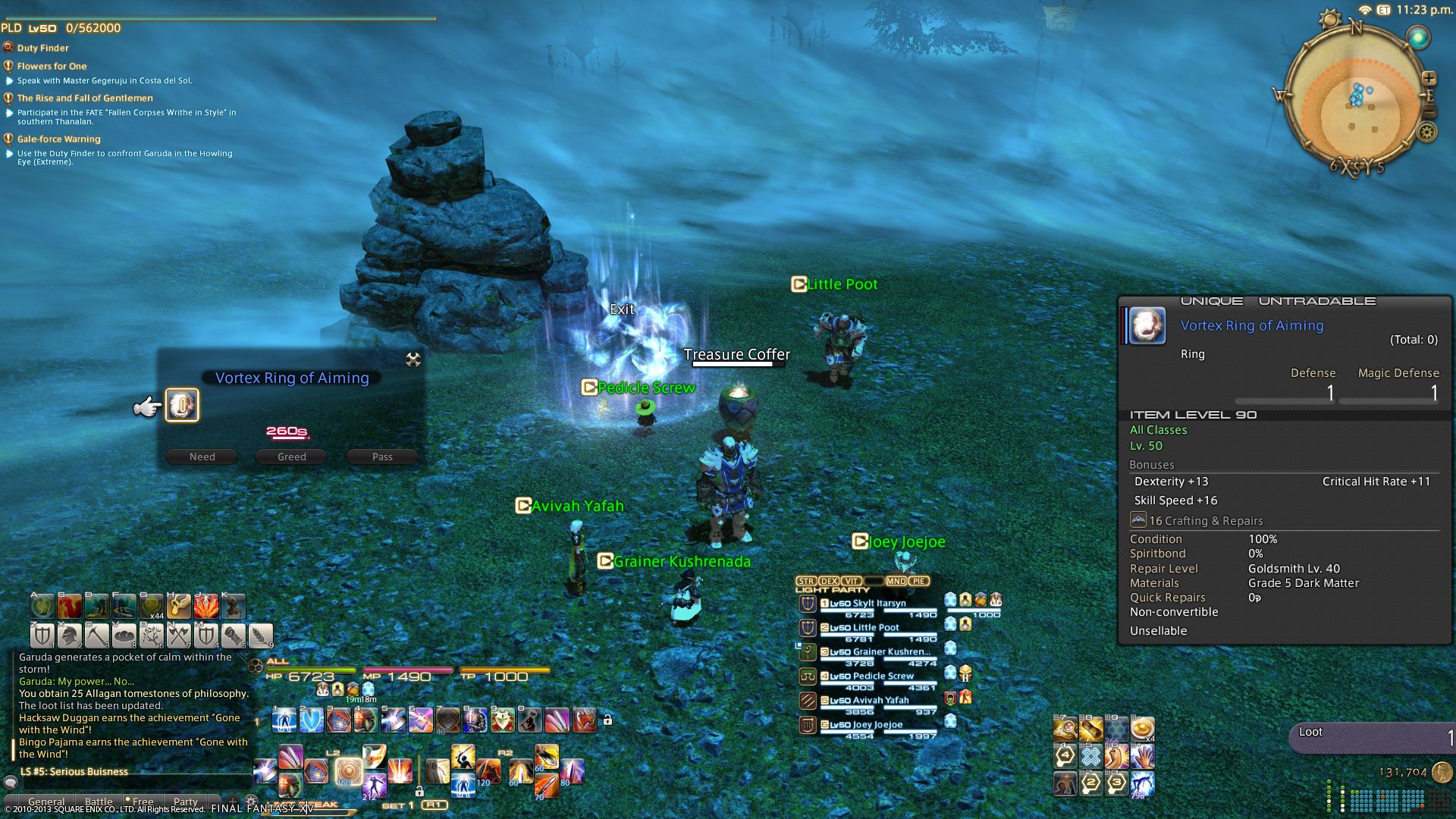
Task: Choose Greed for the loot roll
Action: (x=292, y=457)
